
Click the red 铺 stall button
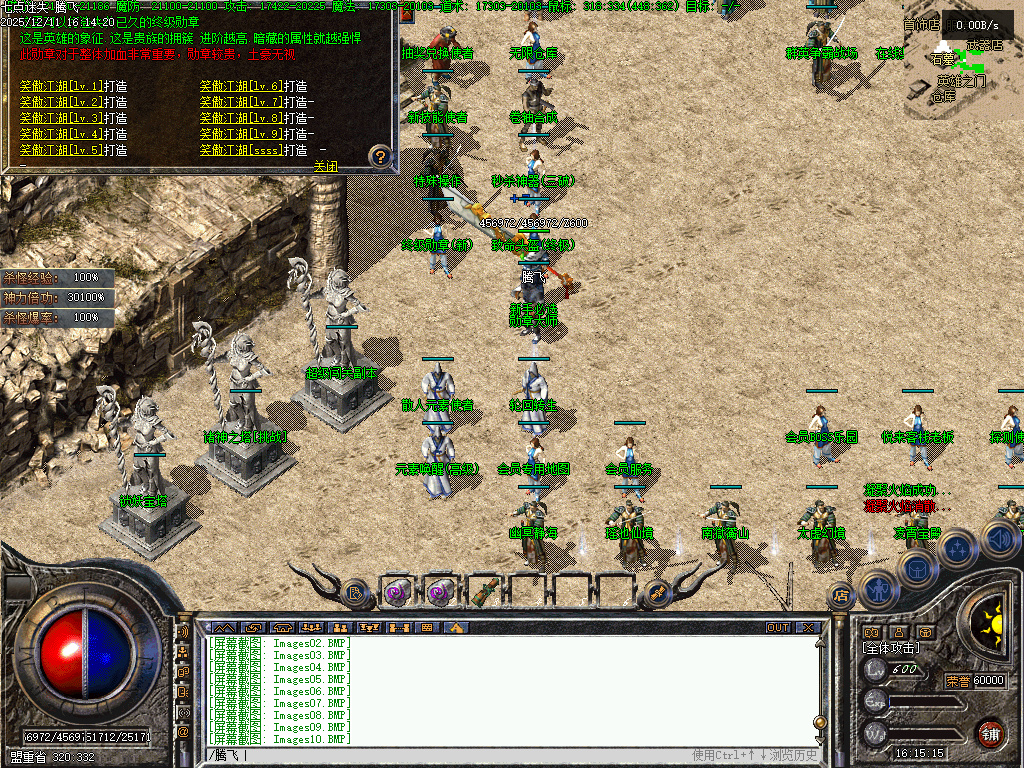[x=991, y=732]
